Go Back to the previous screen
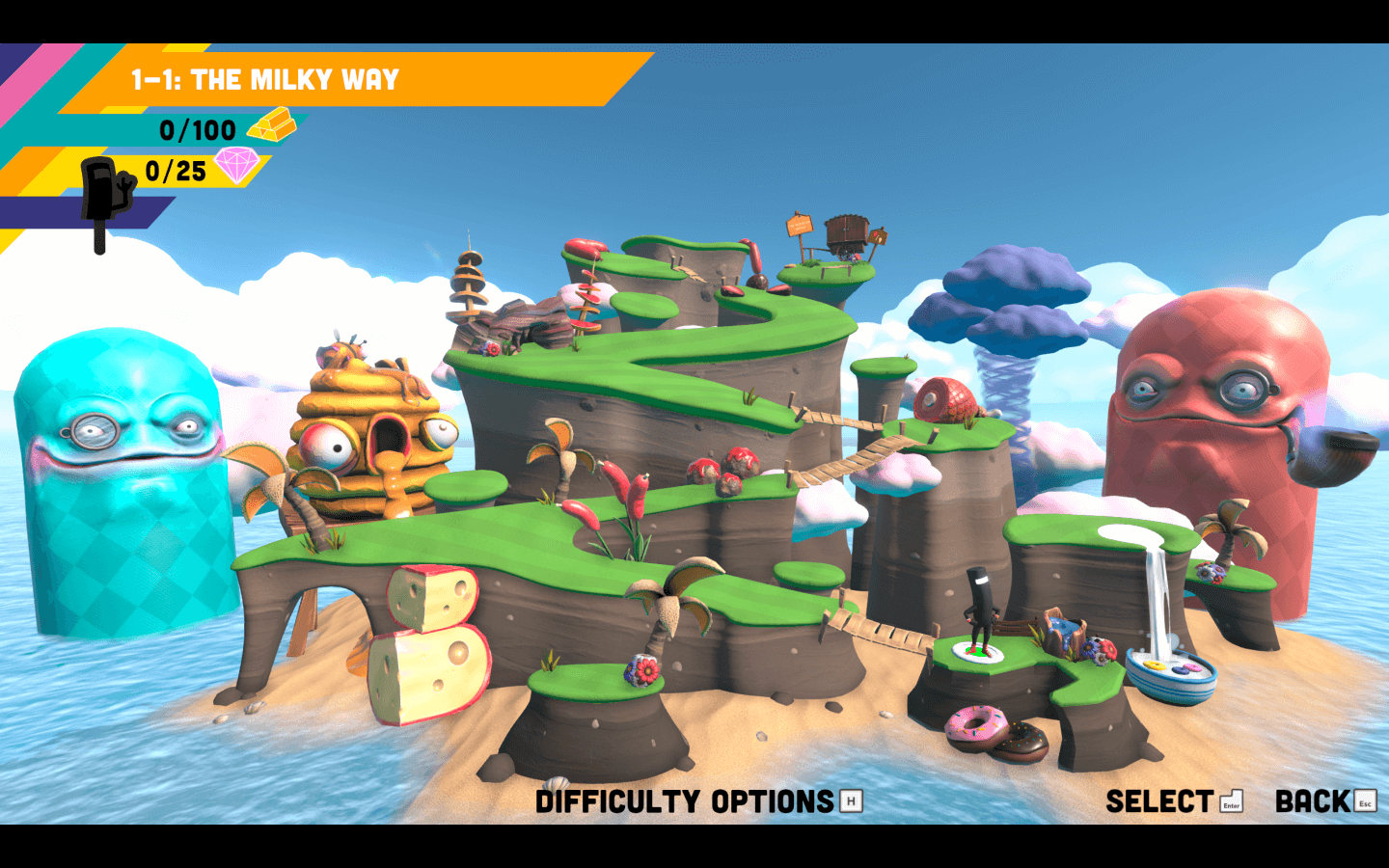 pyautogui.click(x=1314, y=801)
